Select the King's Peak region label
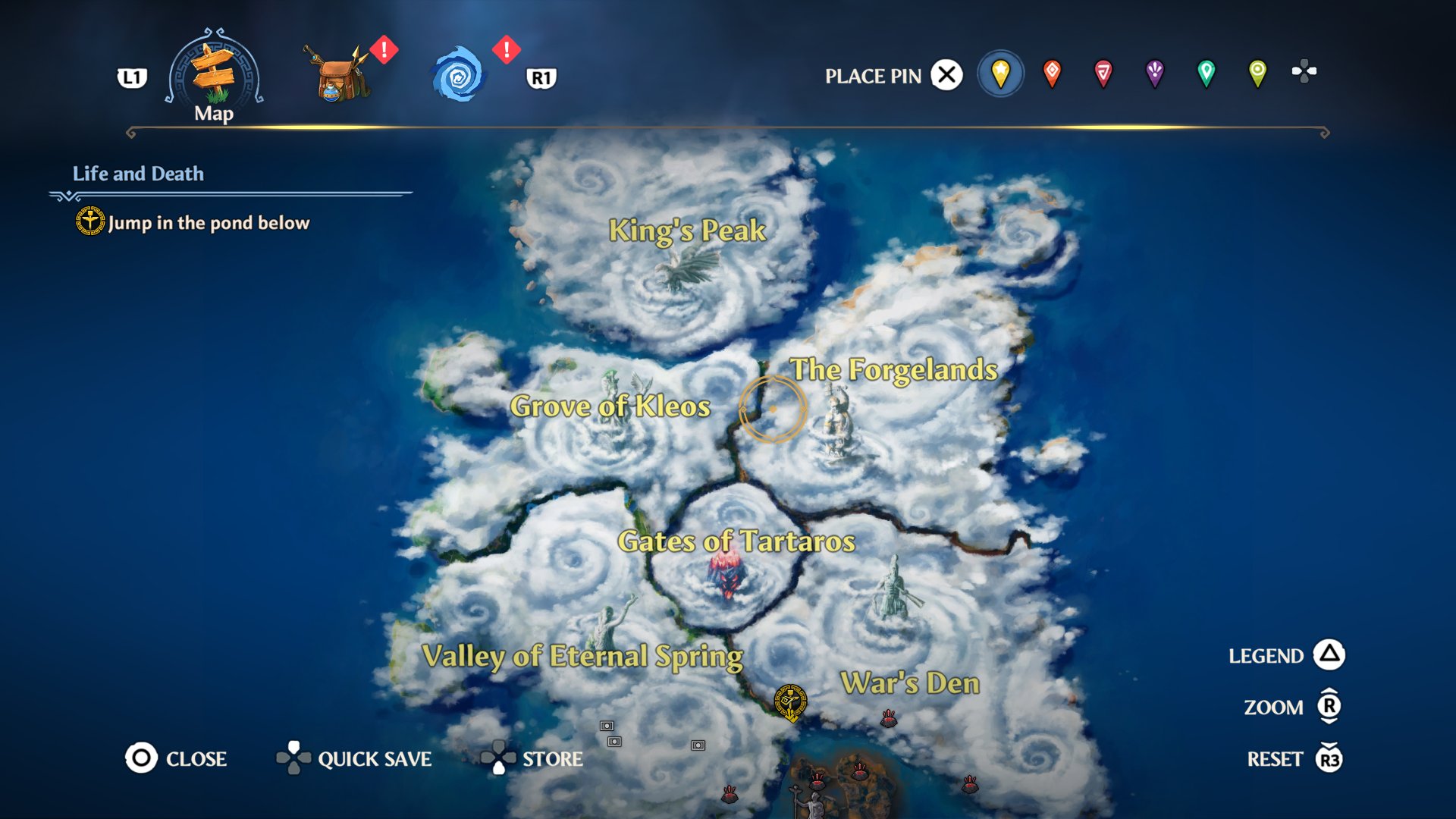This screenshot has height=819, width=1456. click(x=687, y=231)
